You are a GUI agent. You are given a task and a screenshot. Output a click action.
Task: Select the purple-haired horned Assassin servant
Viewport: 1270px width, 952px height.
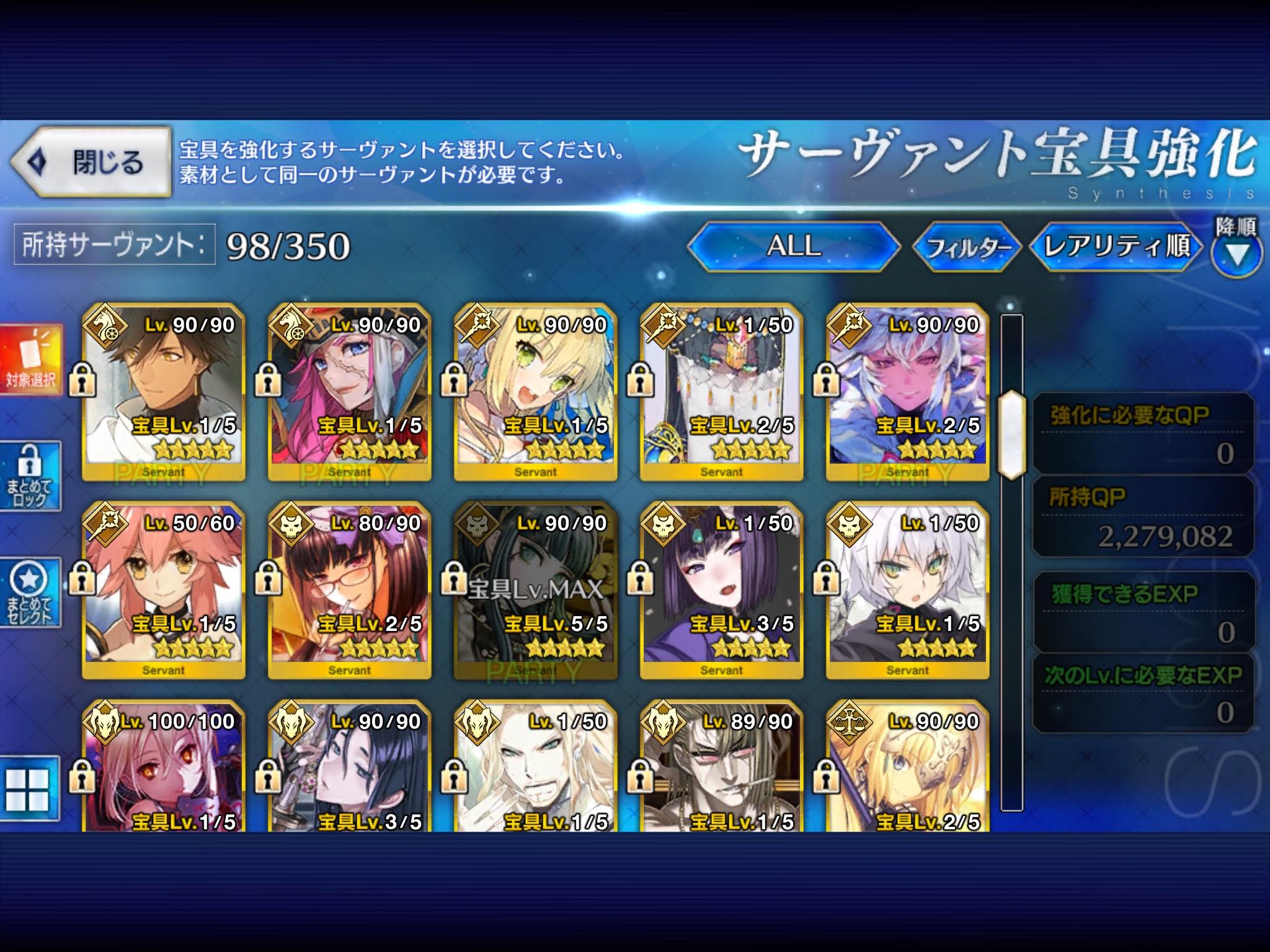(x=722, y=590)
